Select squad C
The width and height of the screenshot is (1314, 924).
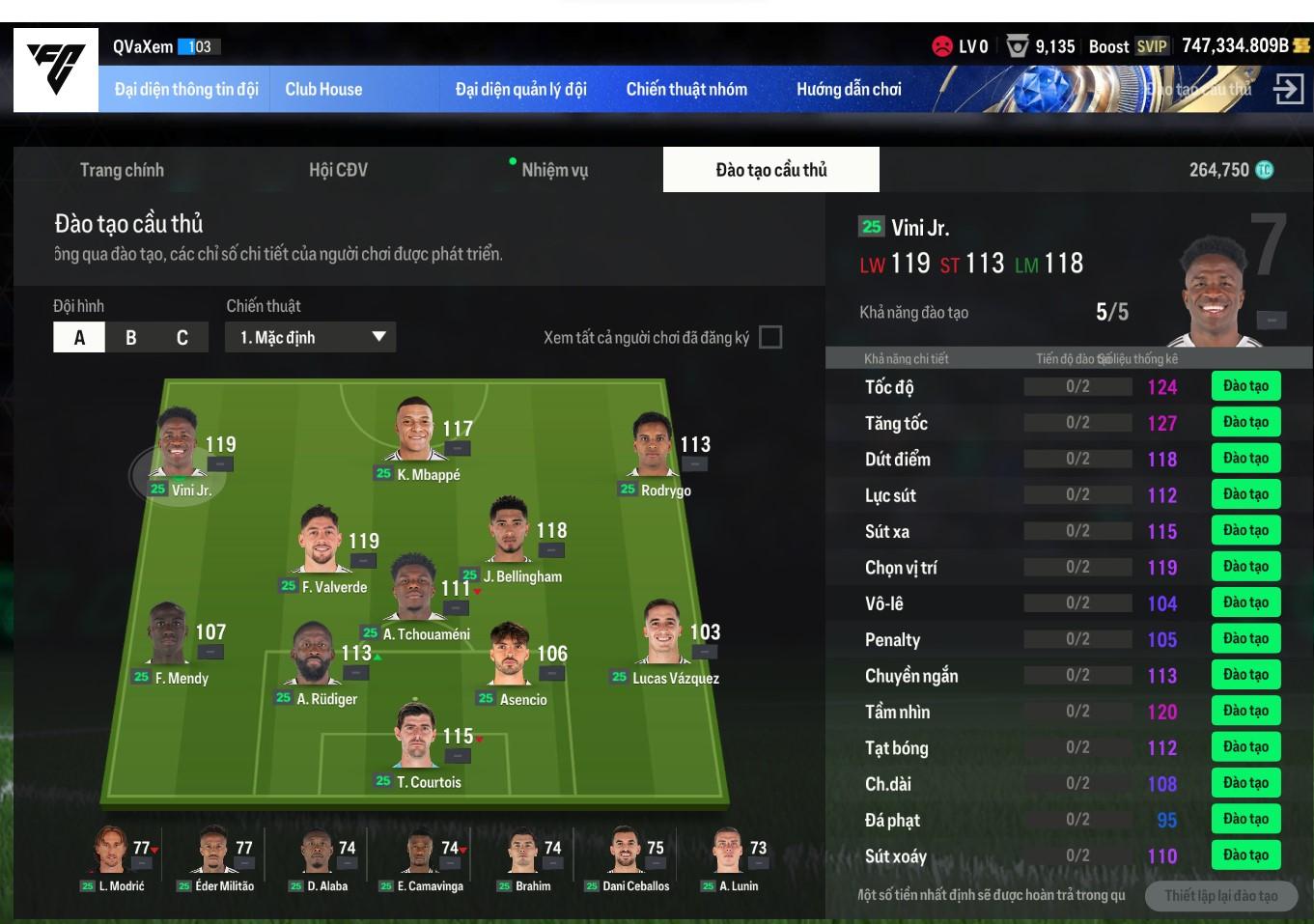tap(182, 337)
